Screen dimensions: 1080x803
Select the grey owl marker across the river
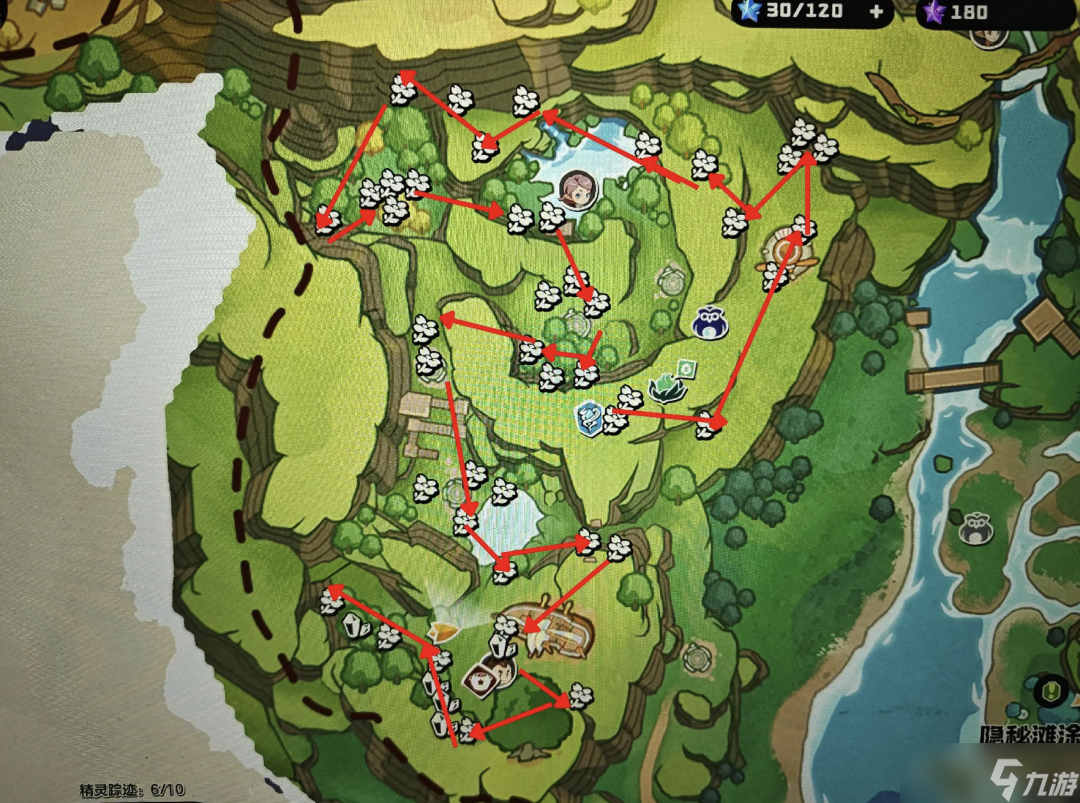(x=976, y=528)
